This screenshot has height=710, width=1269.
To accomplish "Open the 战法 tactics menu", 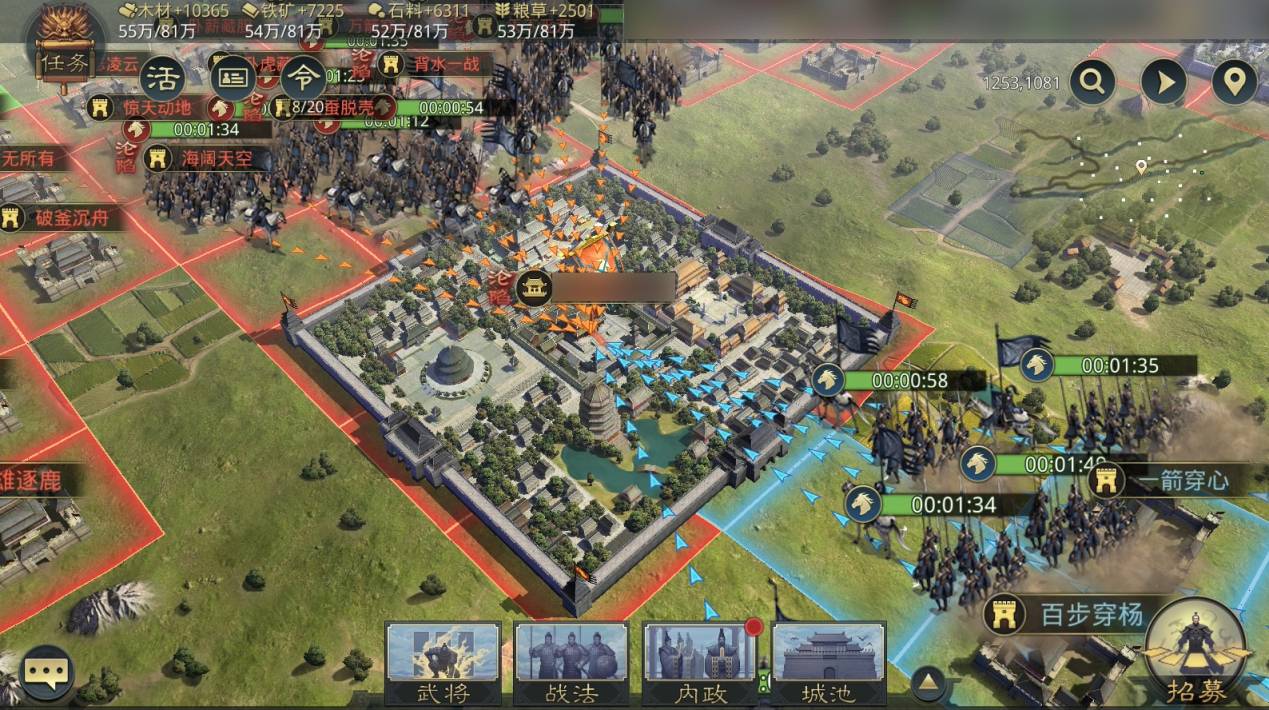I will coord(571,663).
